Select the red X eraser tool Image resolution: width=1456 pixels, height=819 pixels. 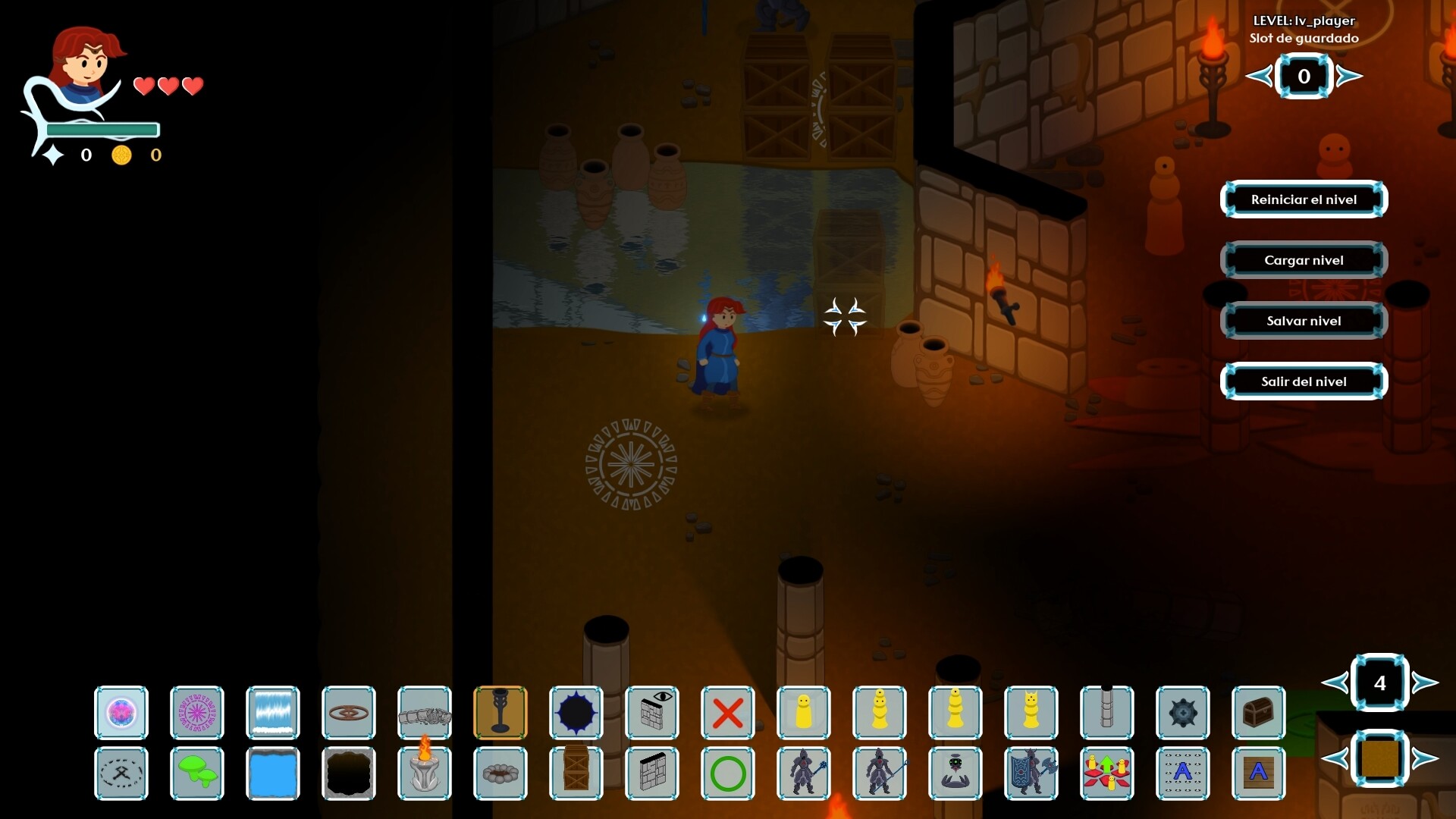pyautogui.click(x=728, y=713)
